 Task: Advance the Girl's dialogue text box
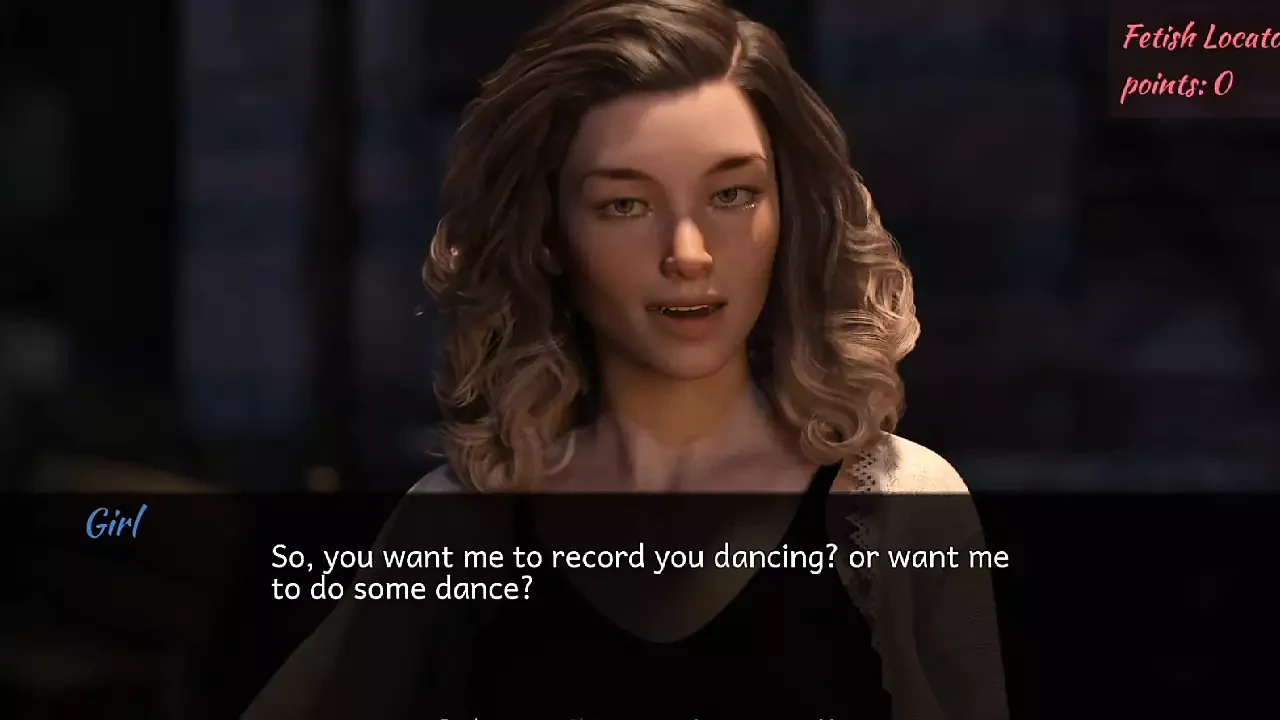640,572
